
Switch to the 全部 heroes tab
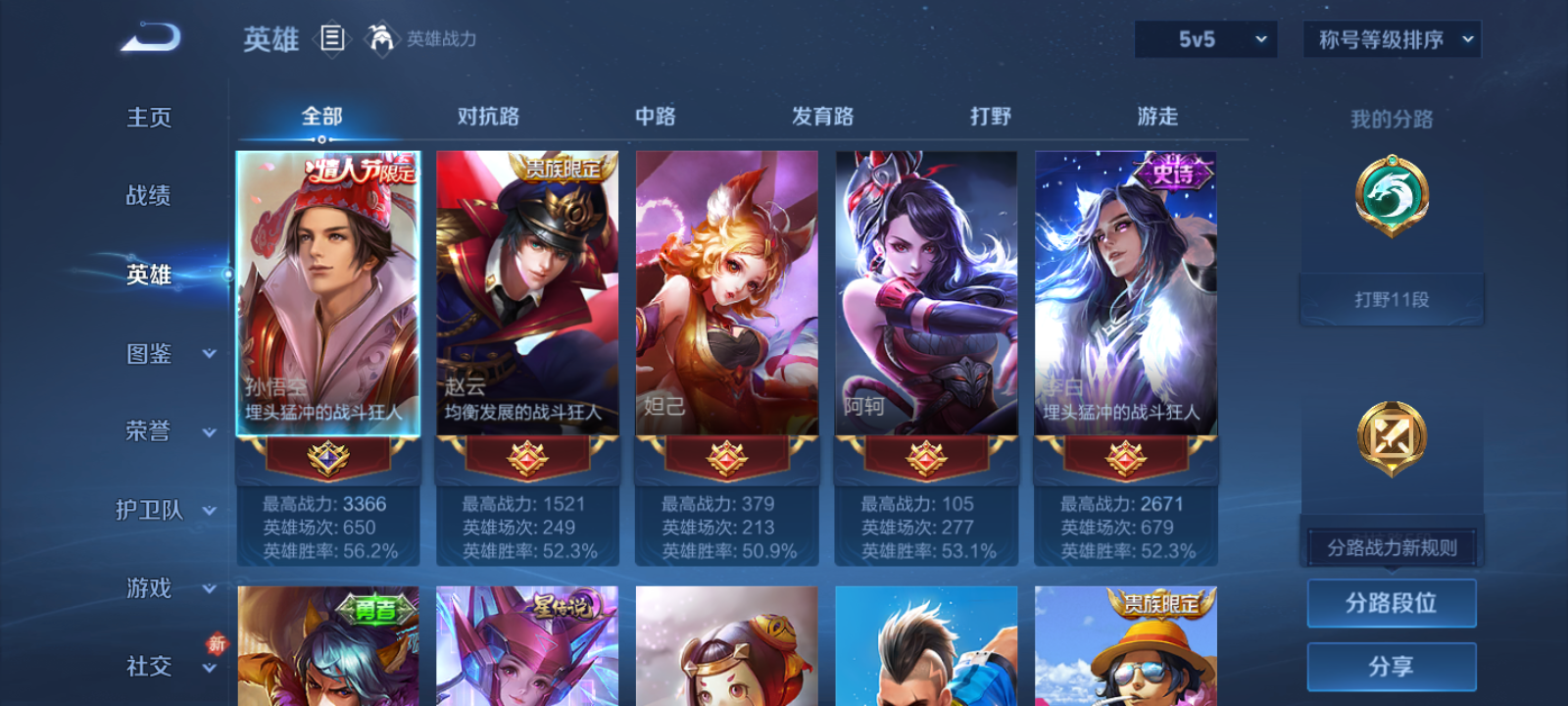322,116
